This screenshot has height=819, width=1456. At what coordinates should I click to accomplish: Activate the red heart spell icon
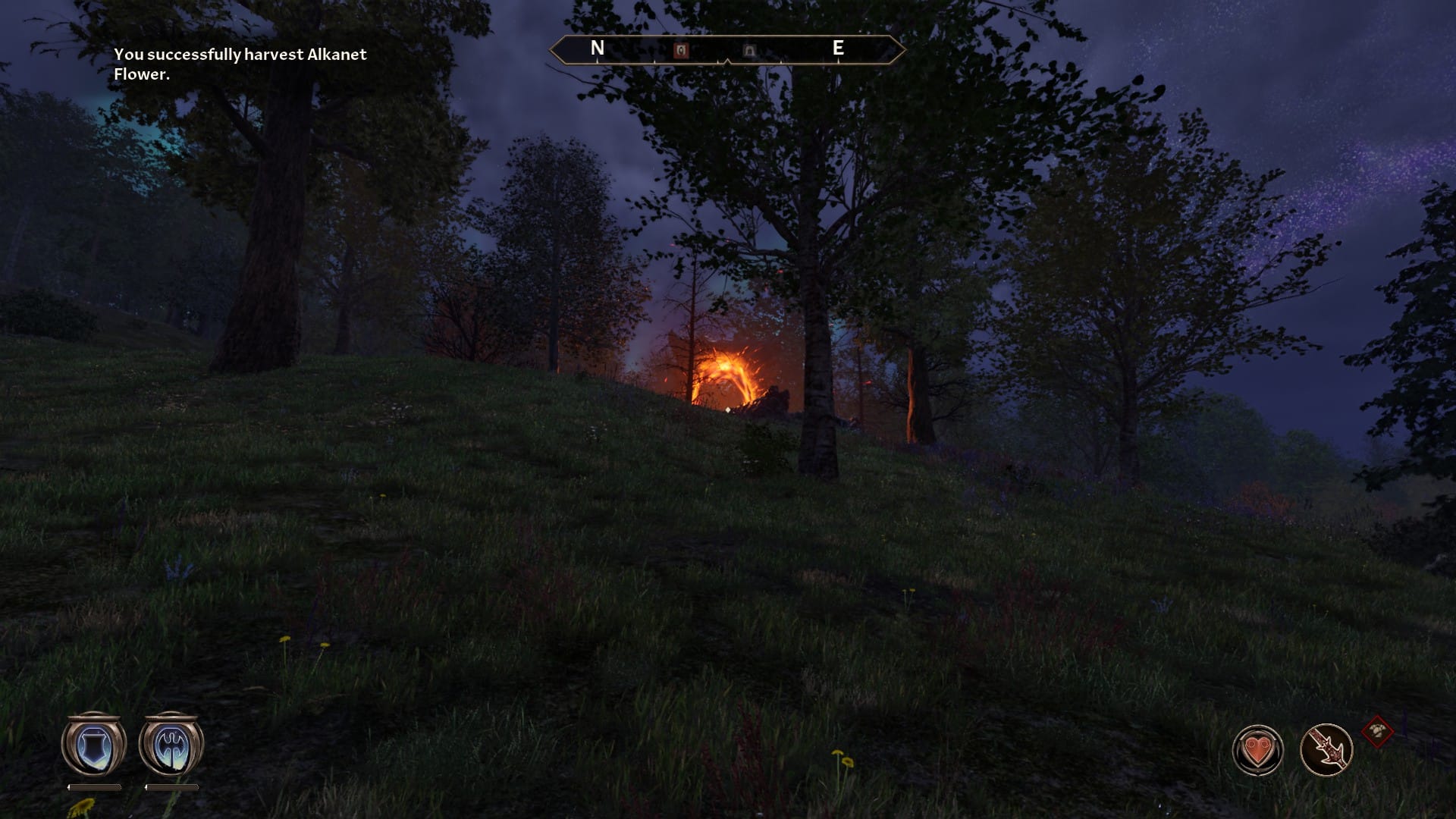(1257, 751)
